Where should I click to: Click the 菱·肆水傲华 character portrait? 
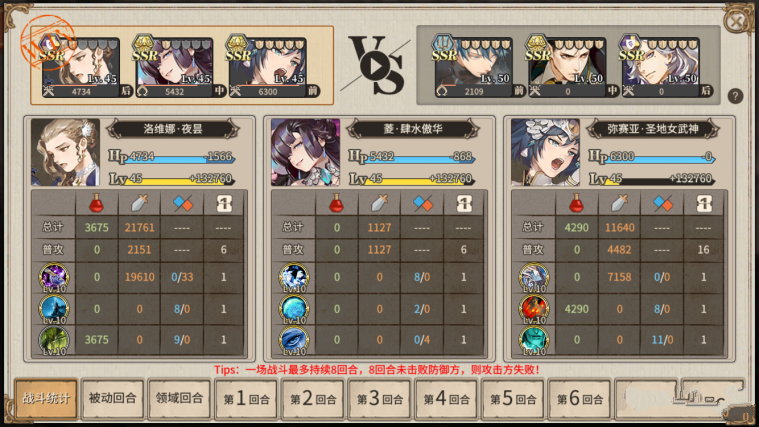pyautogui.click(x=306, y=152)
